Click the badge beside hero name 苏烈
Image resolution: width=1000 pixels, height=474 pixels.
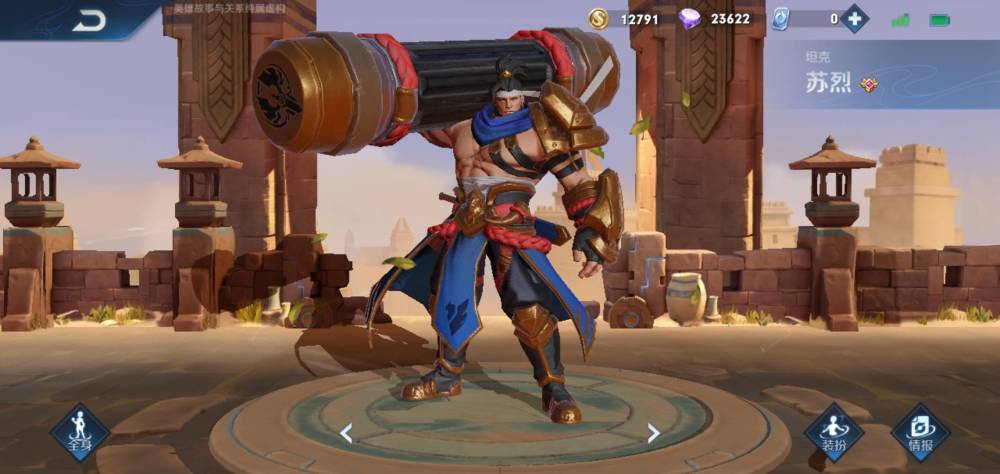tap(869, 84)
